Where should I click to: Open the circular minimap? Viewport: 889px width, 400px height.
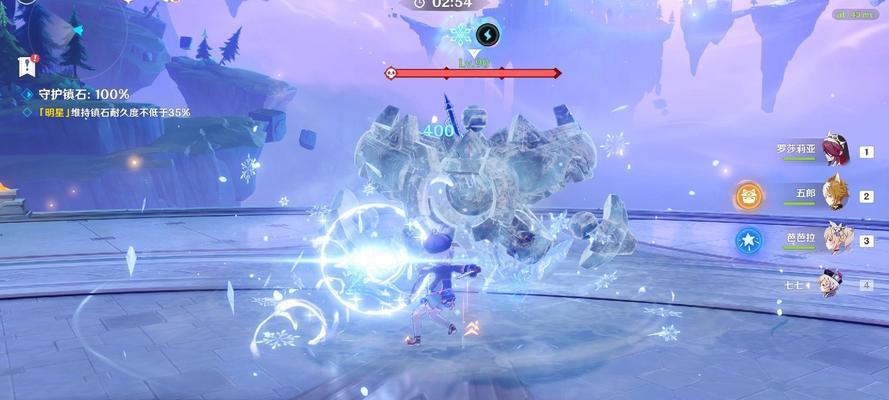(62, 30)
